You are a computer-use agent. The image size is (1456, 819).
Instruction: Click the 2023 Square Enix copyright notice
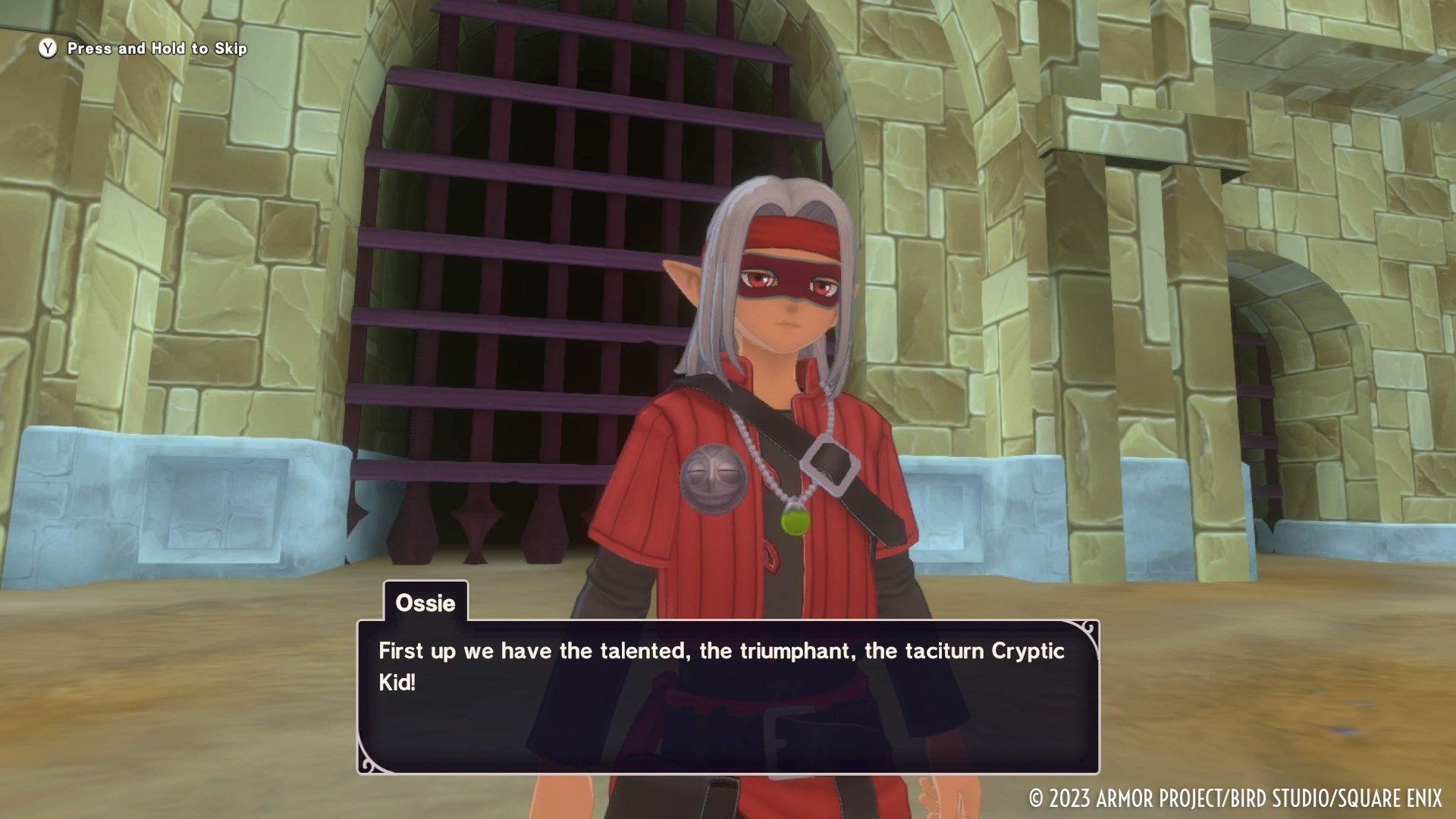pos(1236,796)
